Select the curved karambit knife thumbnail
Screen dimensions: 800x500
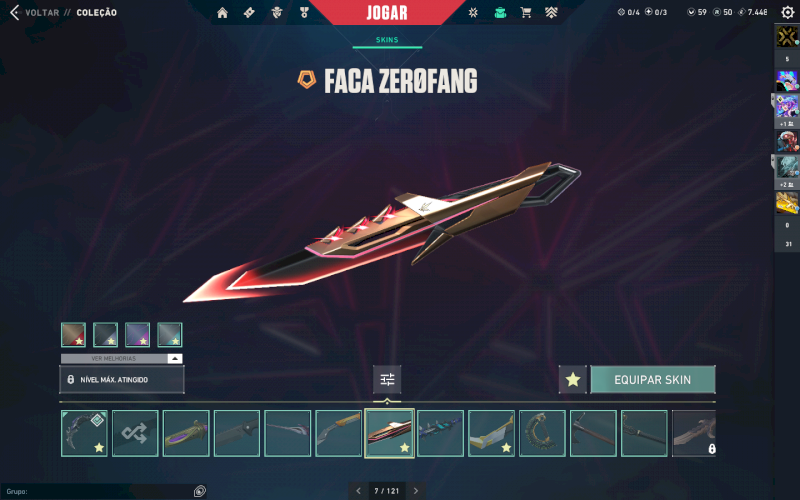[x=84, y=433]
